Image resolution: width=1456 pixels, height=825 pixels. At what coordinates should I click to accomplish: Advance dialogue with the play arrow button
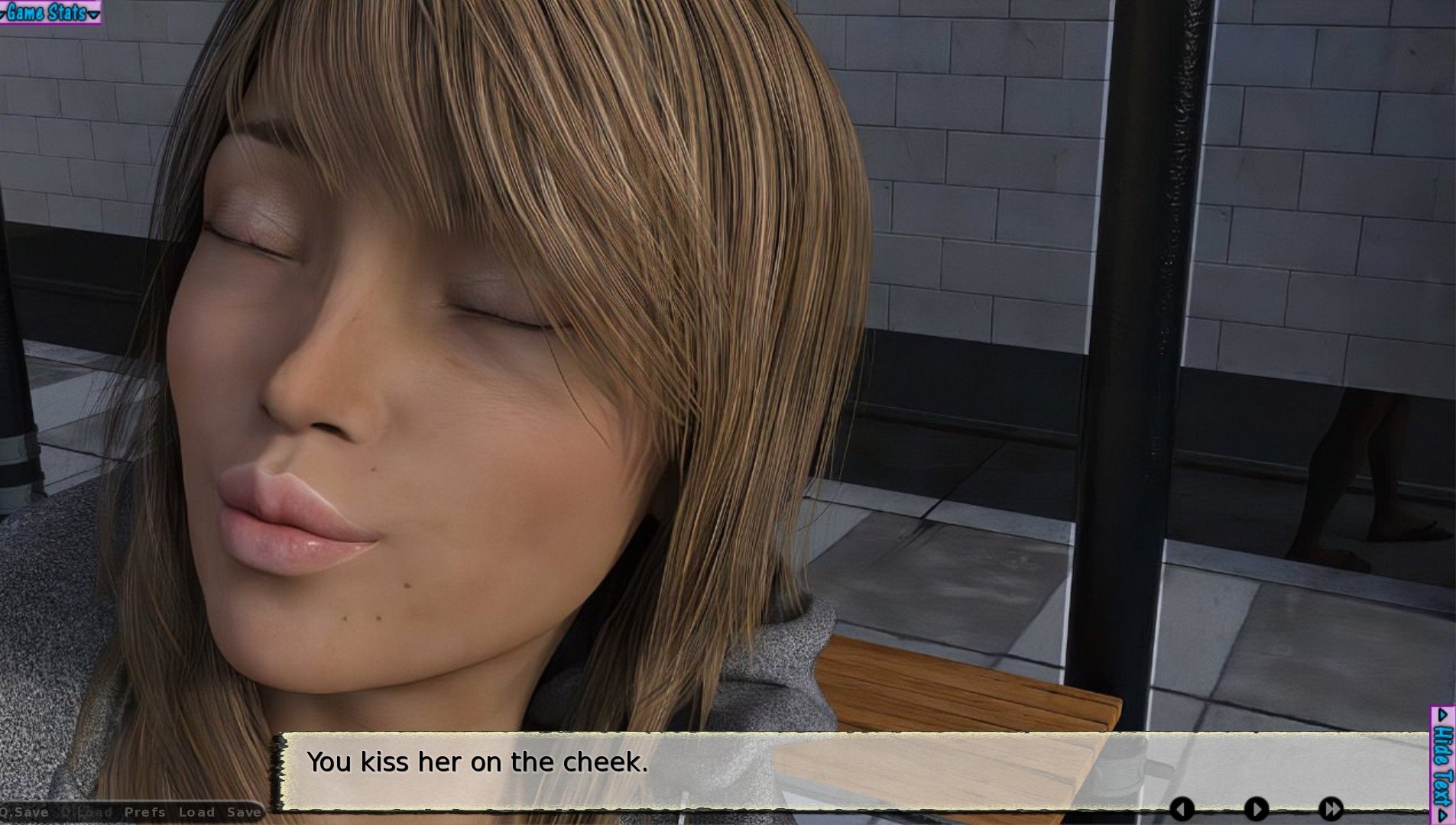(x=1256, y=809)
